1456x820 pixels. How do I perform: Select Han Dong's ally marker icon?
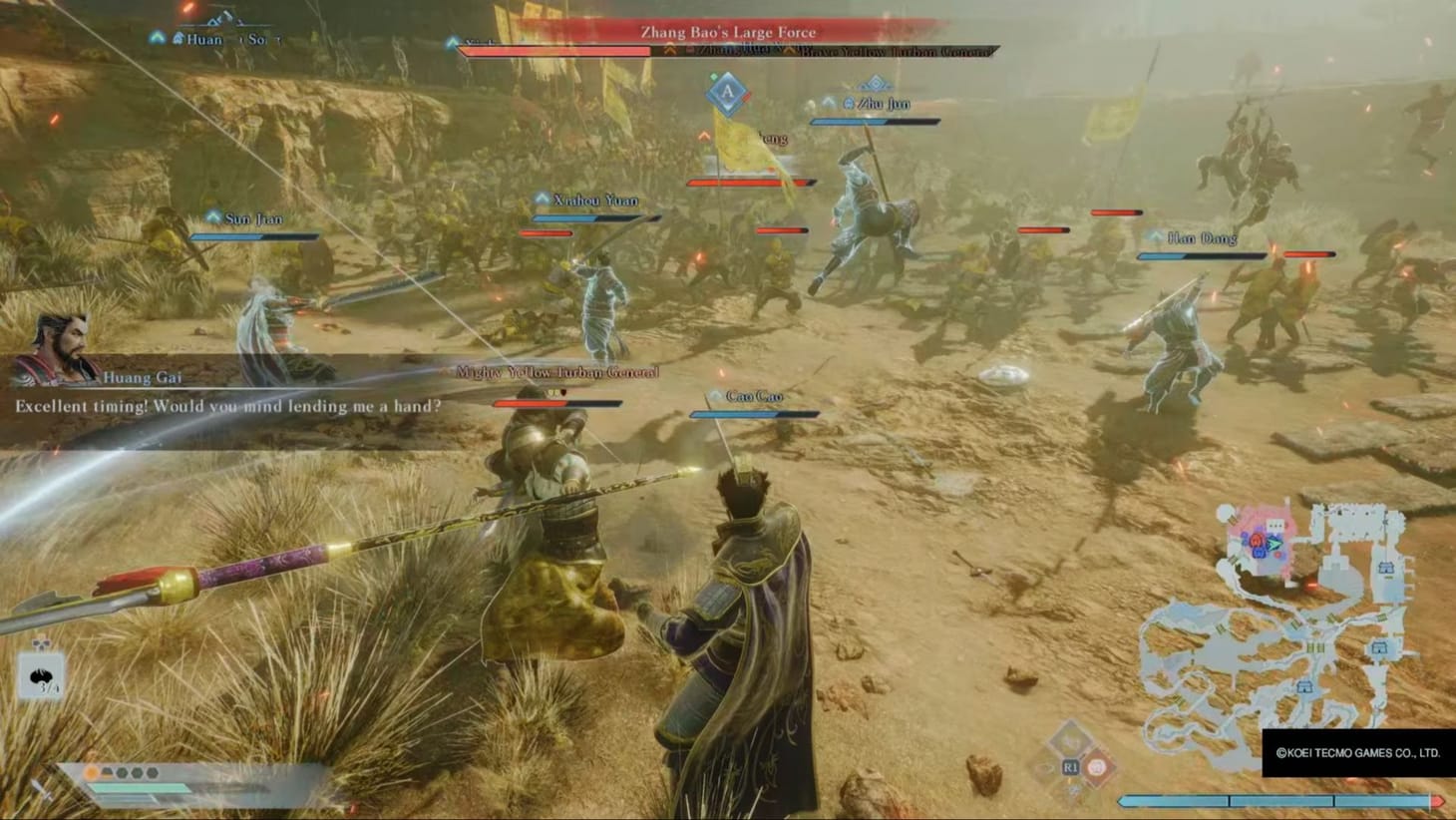click(x=1155, y=237)
